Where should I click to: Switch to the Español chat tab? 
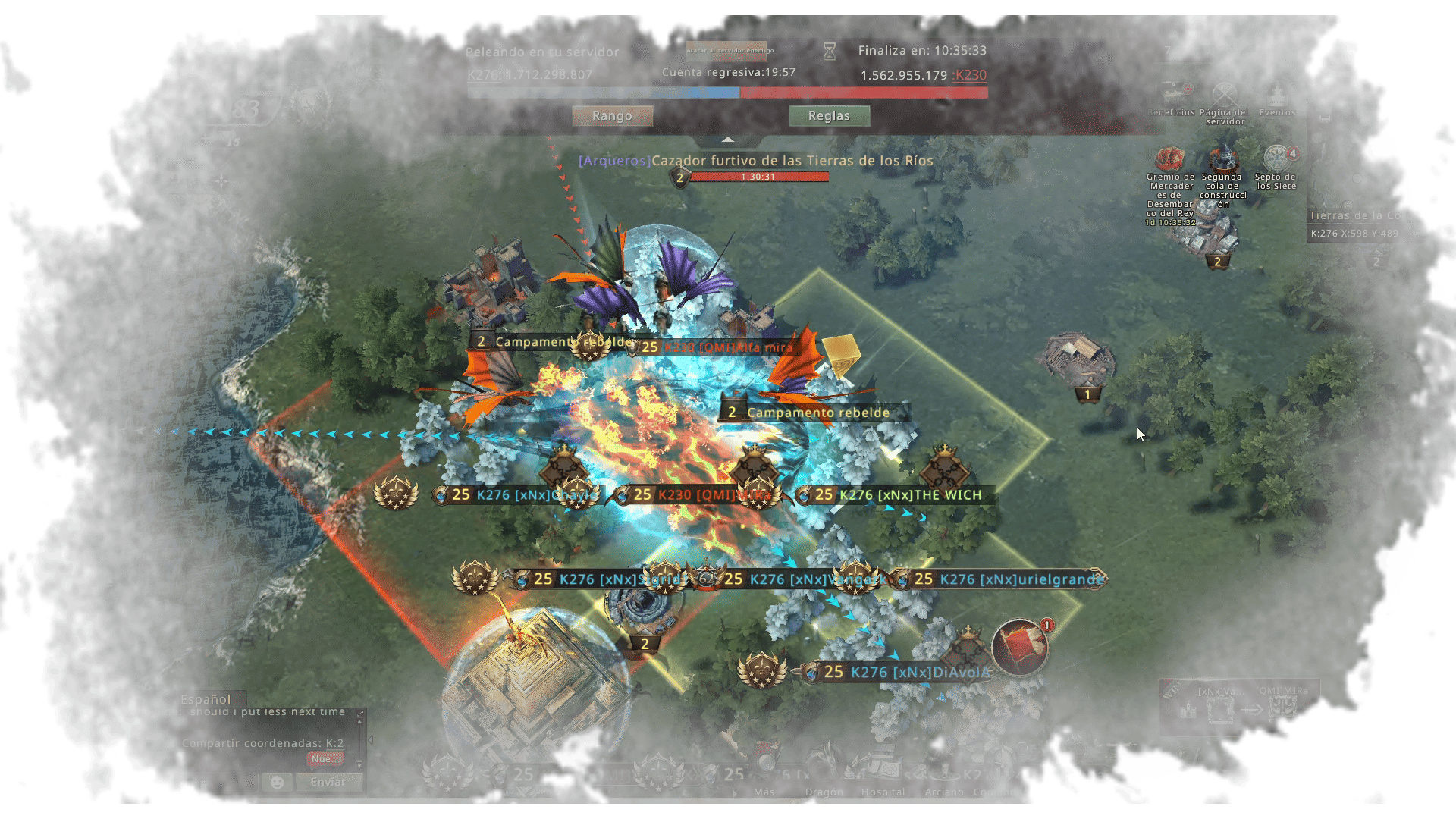click(x=206, y=699)
